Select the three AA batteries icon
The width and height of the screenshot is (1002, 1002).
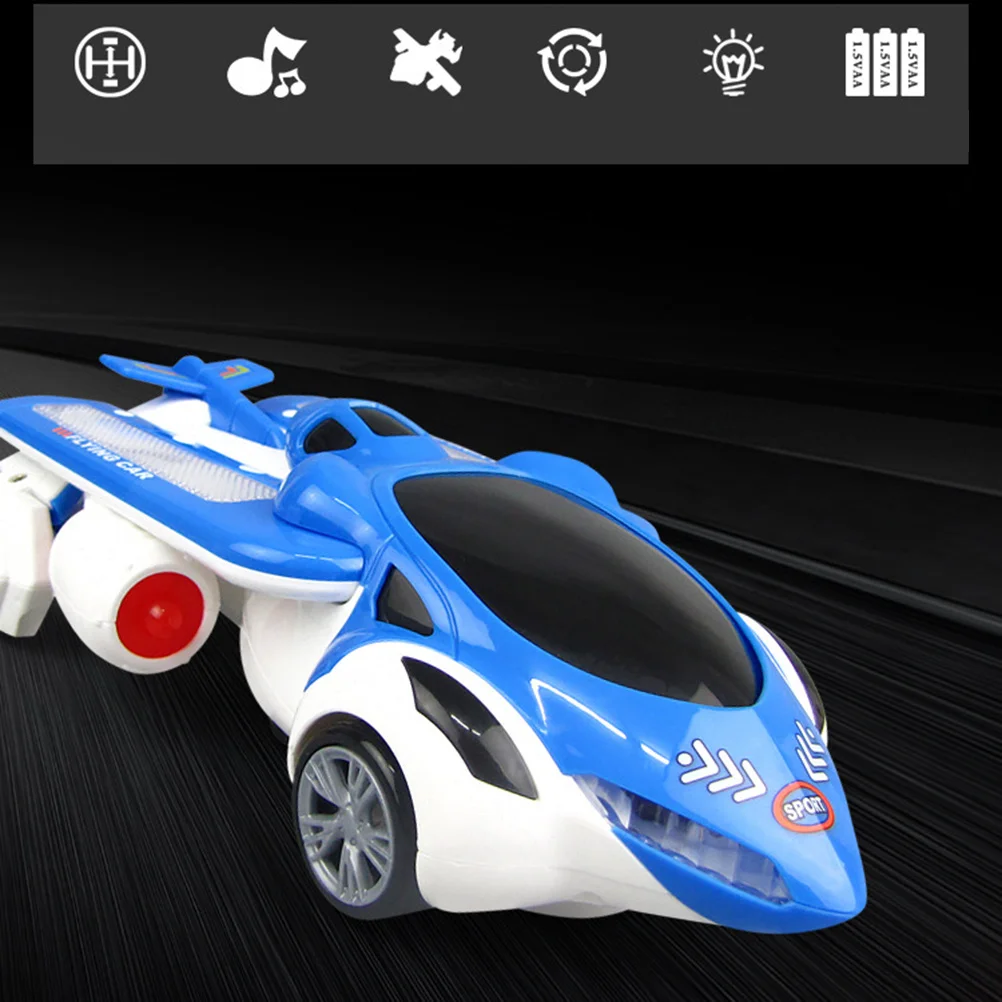point(885,62)
